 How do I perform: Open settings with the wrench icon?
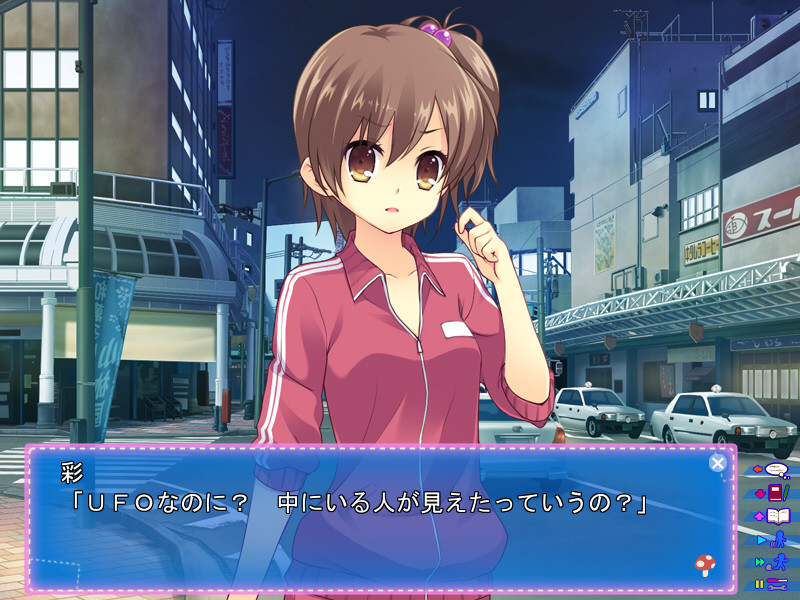click(775, 584)
